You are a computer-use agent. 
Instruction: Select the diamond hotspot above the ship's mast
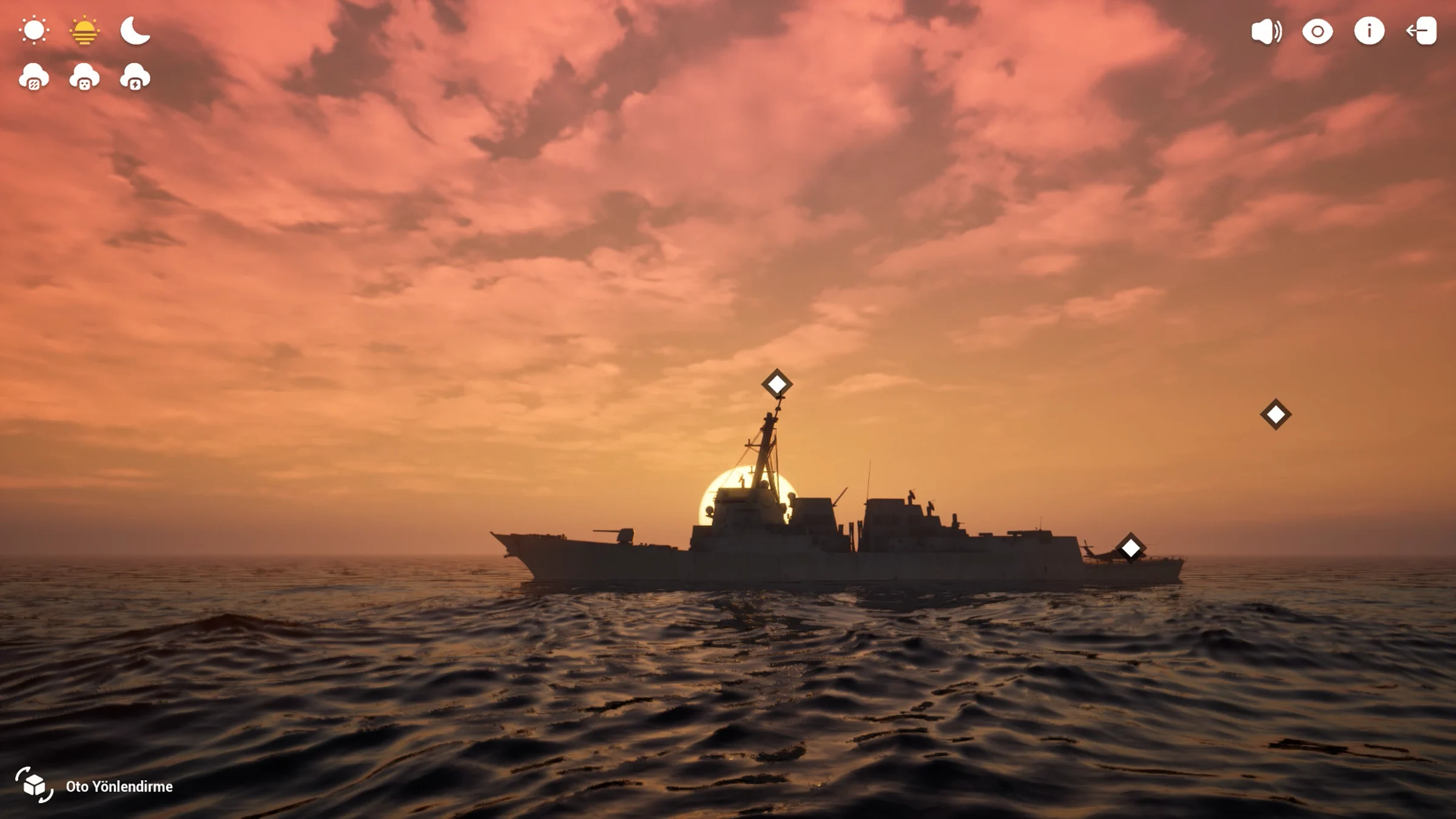pos(777,384)
